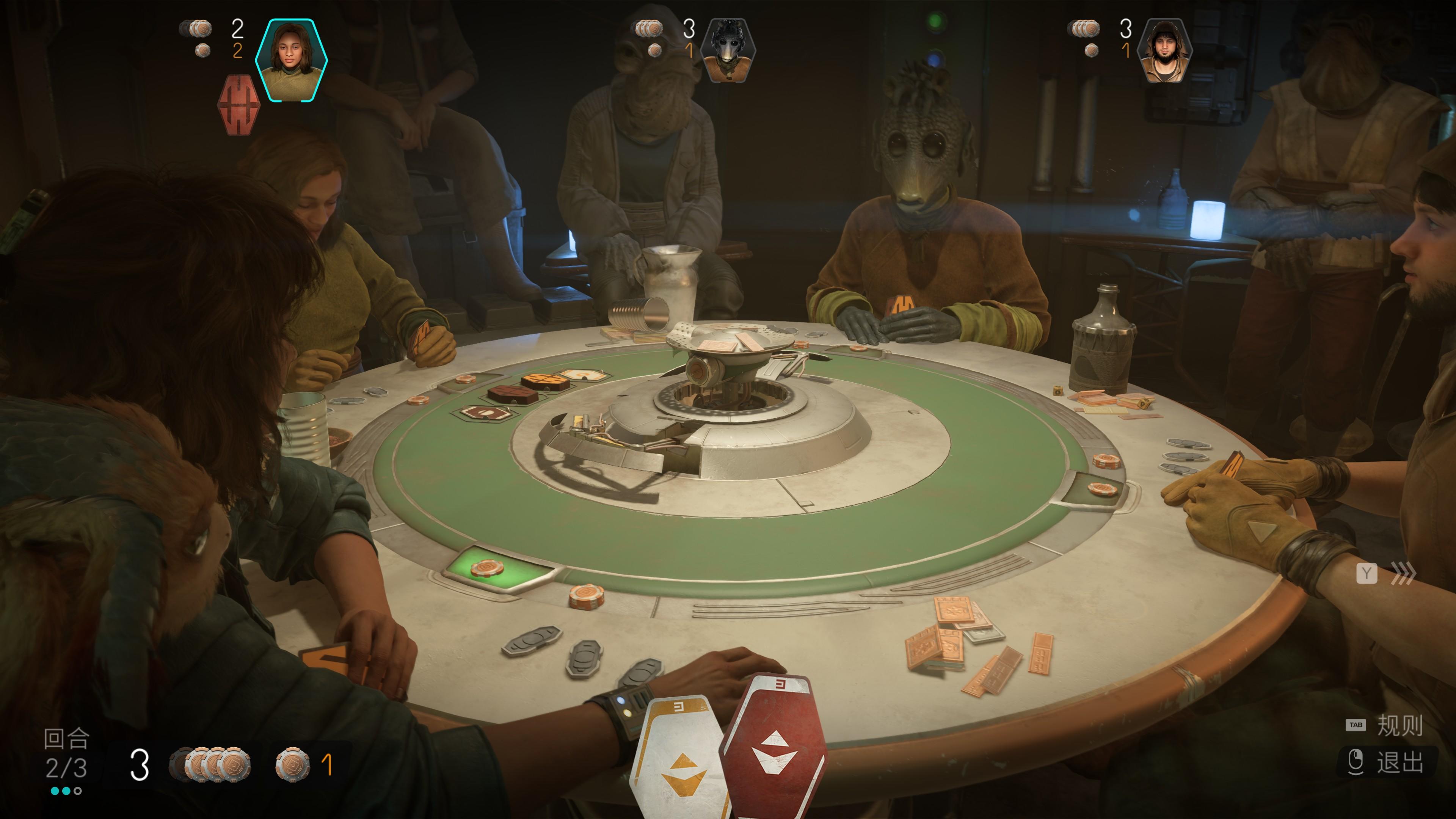Select the red blood card in hand
Image resolution: width=1456 pixels, height=819 pixels.
773,746
